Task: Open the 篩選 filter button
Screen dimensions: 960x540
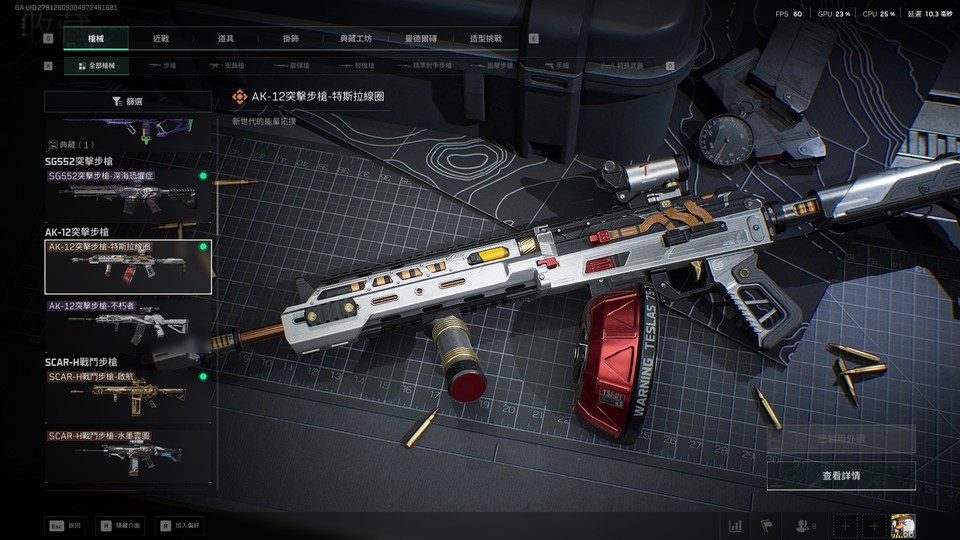Action: point(128,102)
